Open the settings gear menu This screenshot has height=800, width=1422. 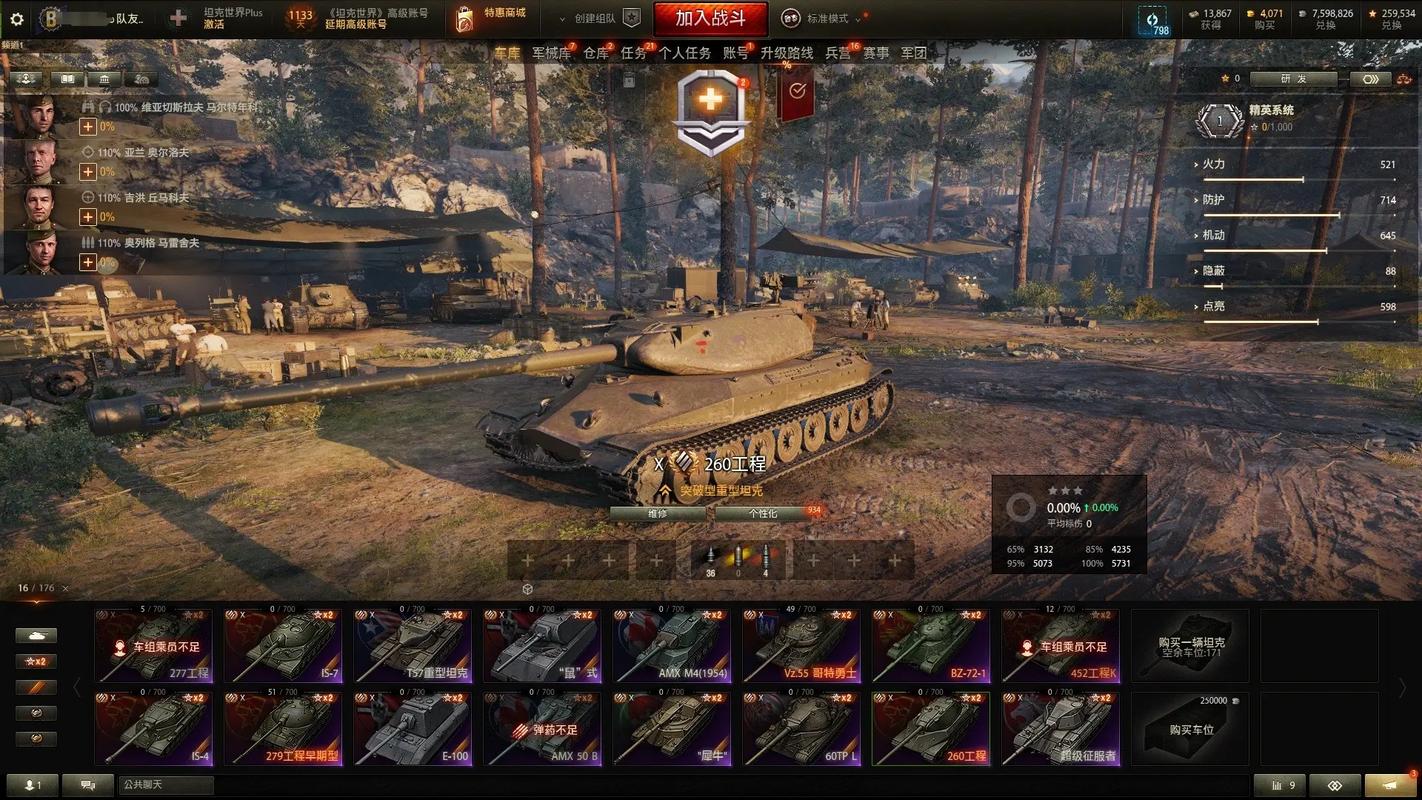[16, 18]
